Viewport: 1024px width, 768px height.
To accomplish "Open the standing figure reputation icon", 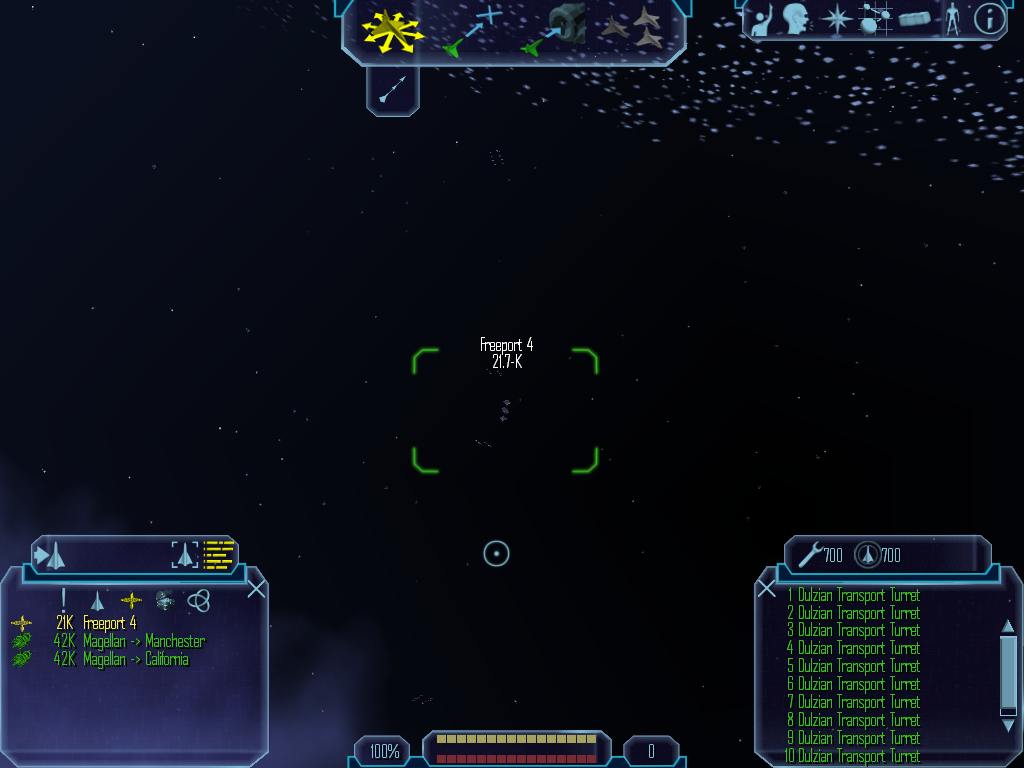I will 952,19.
